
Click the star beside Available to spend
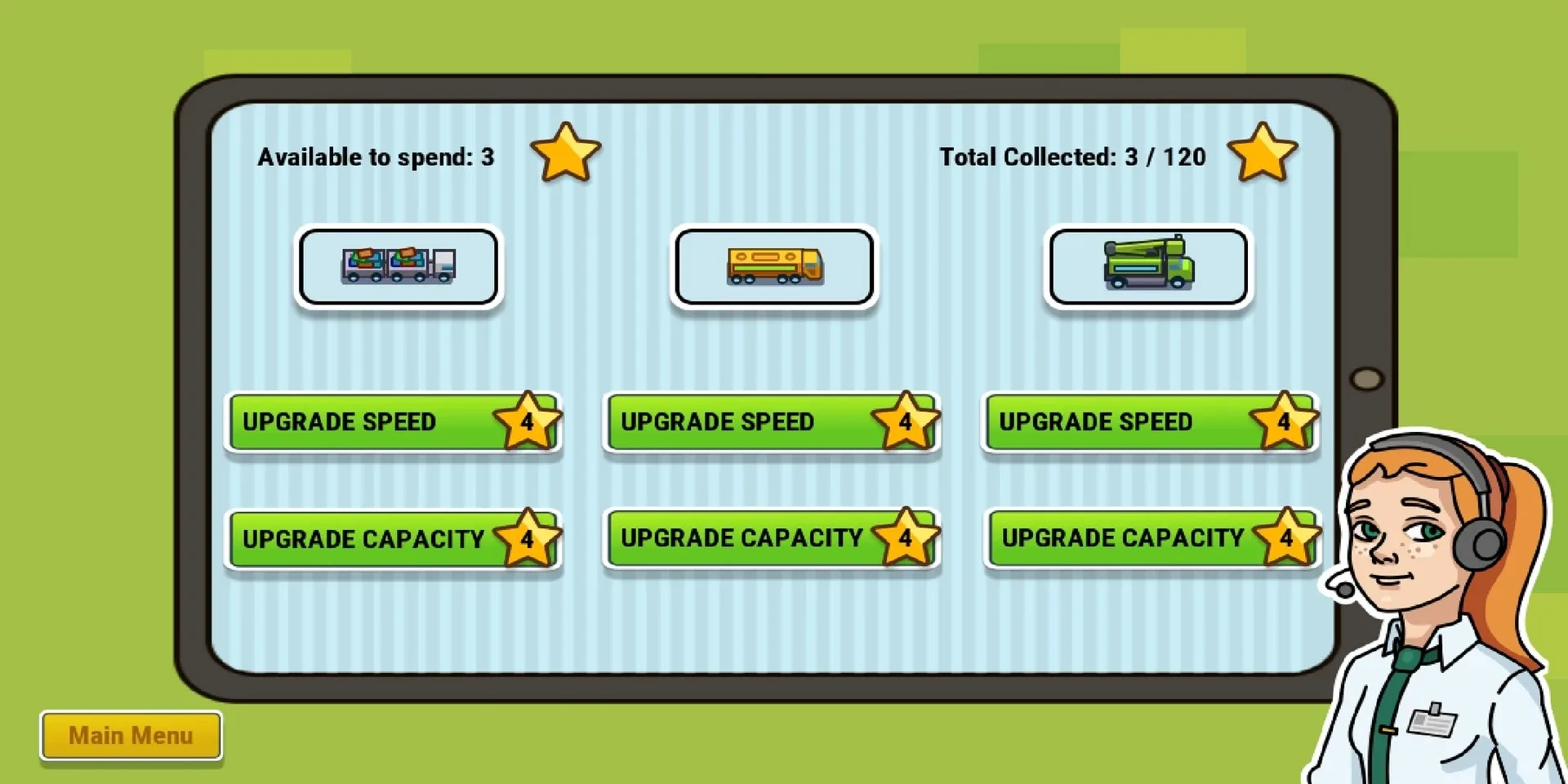568,153
